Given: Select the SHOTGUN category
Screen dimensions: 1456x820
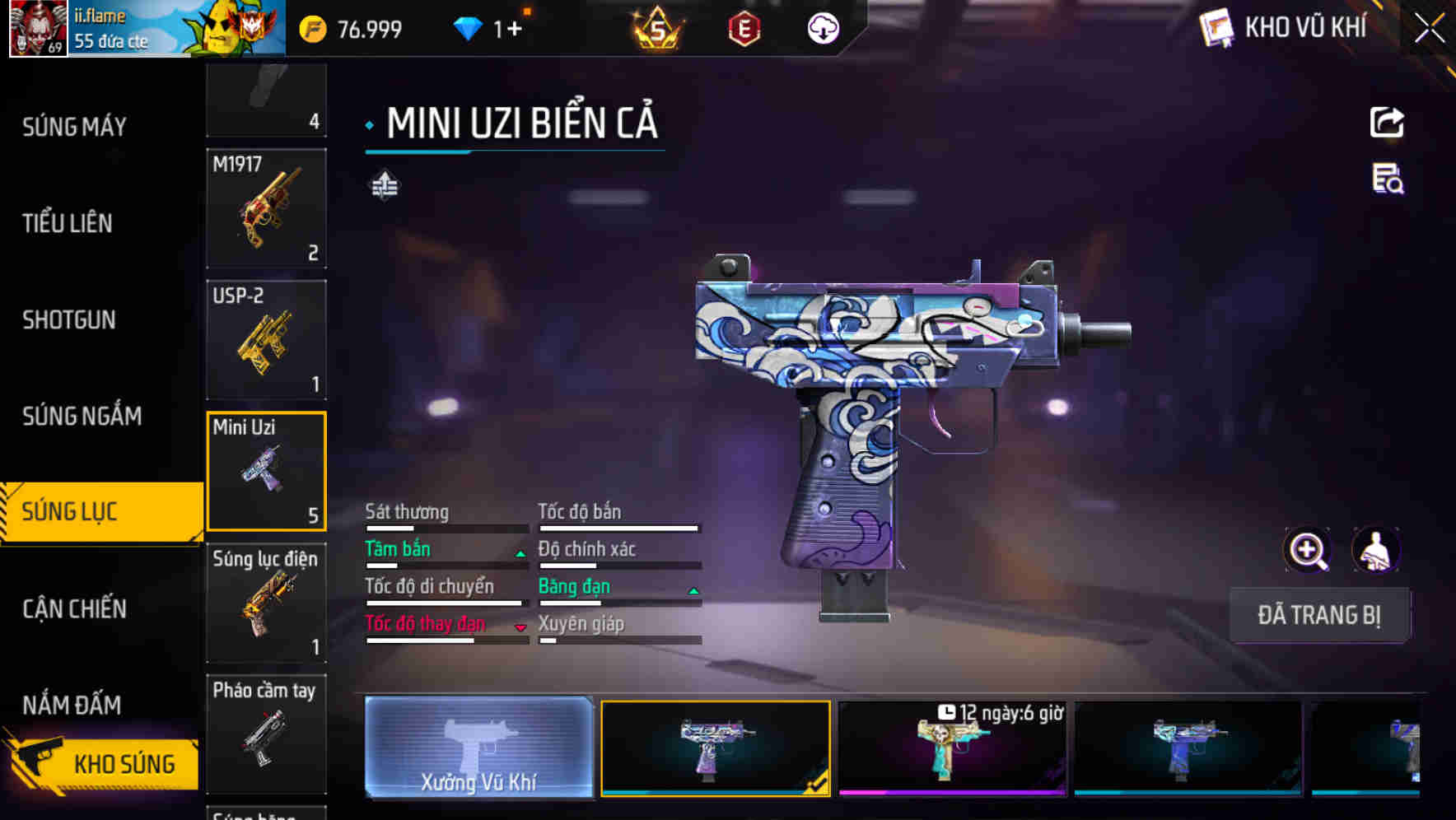Looking at the screenshot, I should click(x=69, y=319).
